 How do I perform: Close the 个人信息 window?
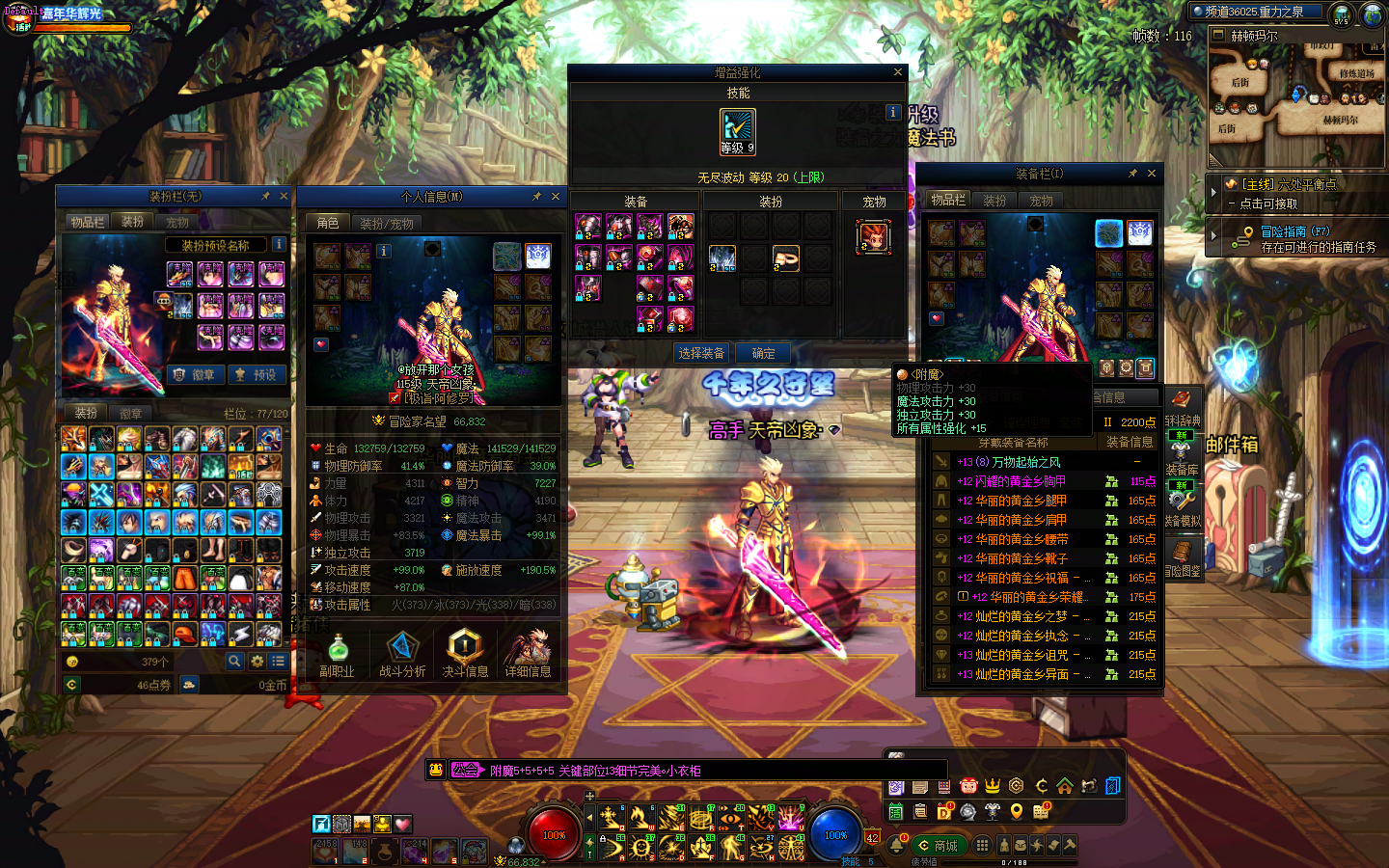(x=556, y=197)
